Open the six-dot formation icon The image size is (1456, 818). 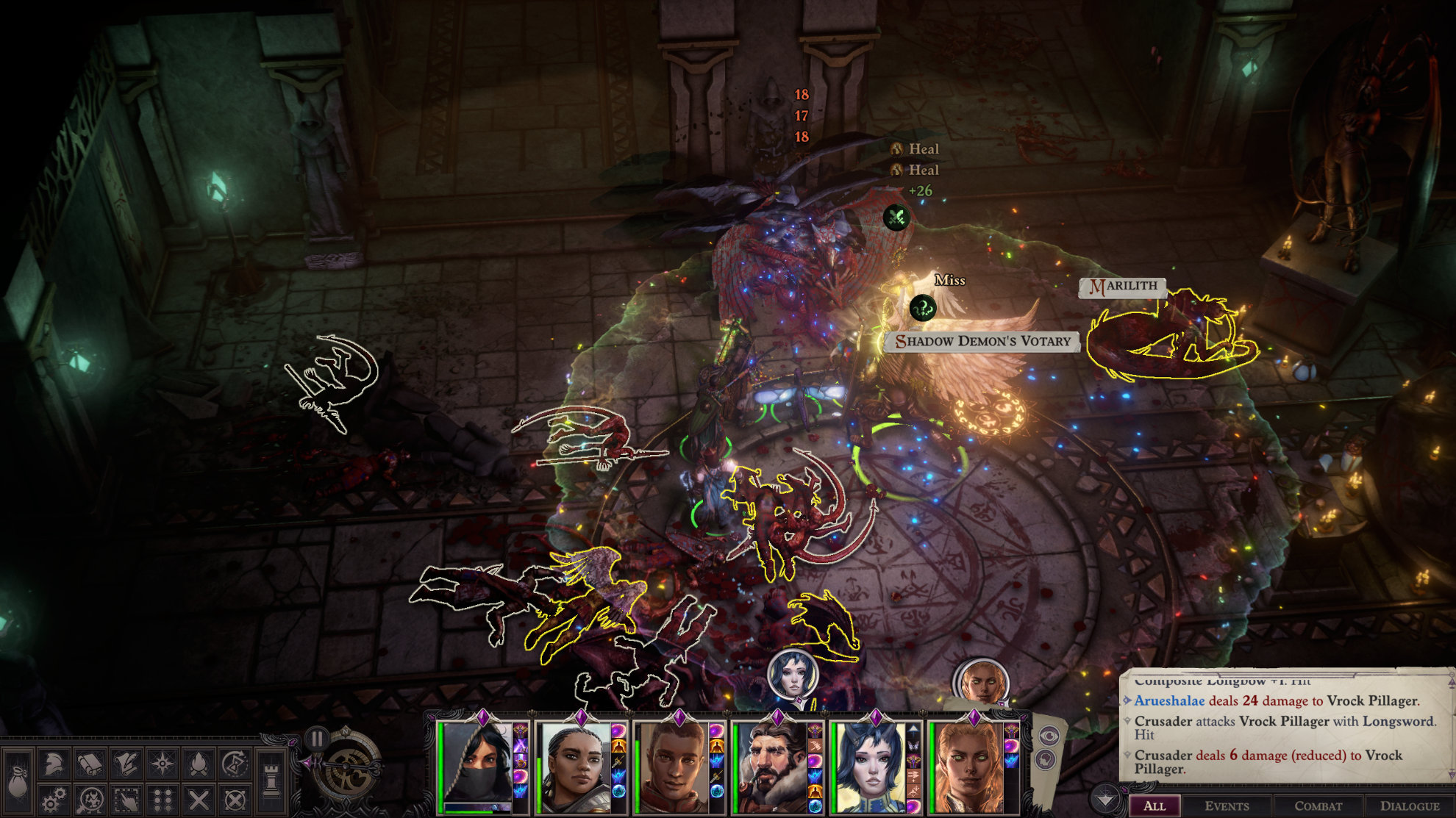(162, 799)
